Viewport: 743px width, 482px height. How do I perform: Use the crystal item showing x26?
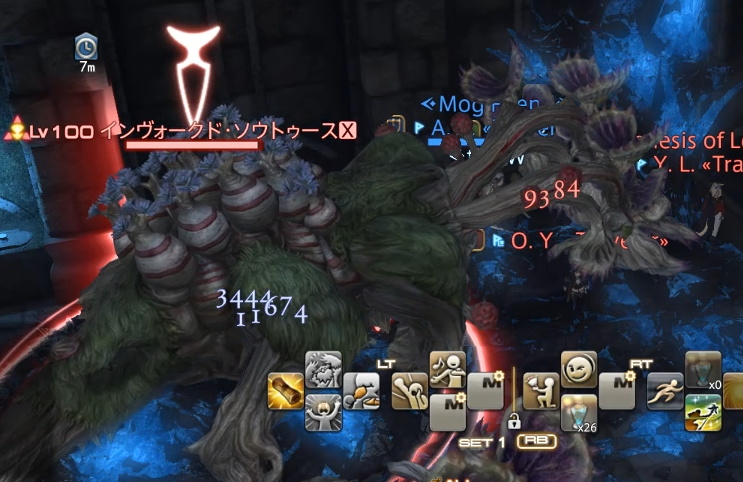coord(579,411)
